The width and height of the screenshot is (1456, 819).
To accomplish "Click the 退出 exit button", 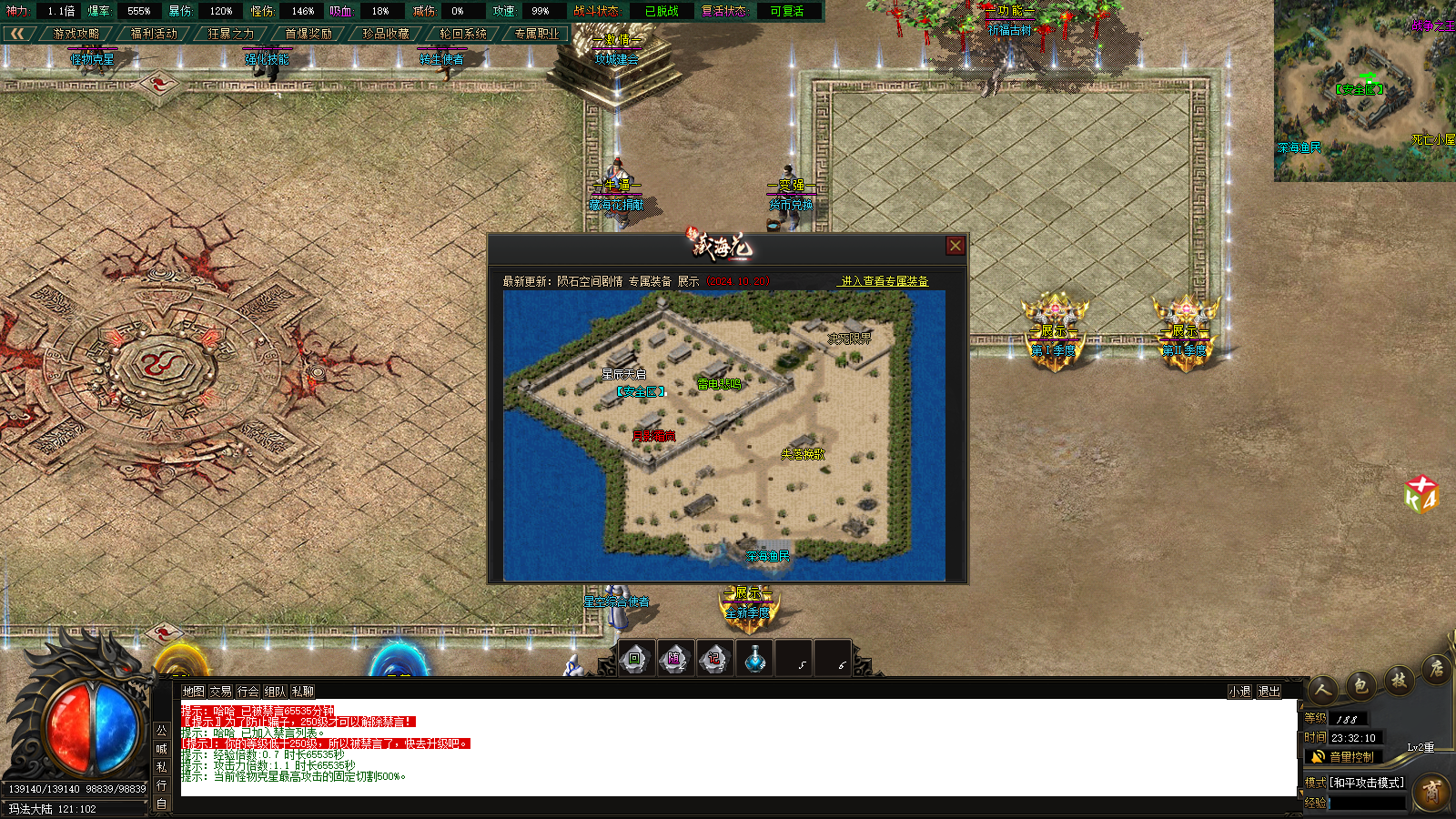I will pyautogui.click(x=1269, y=692).
